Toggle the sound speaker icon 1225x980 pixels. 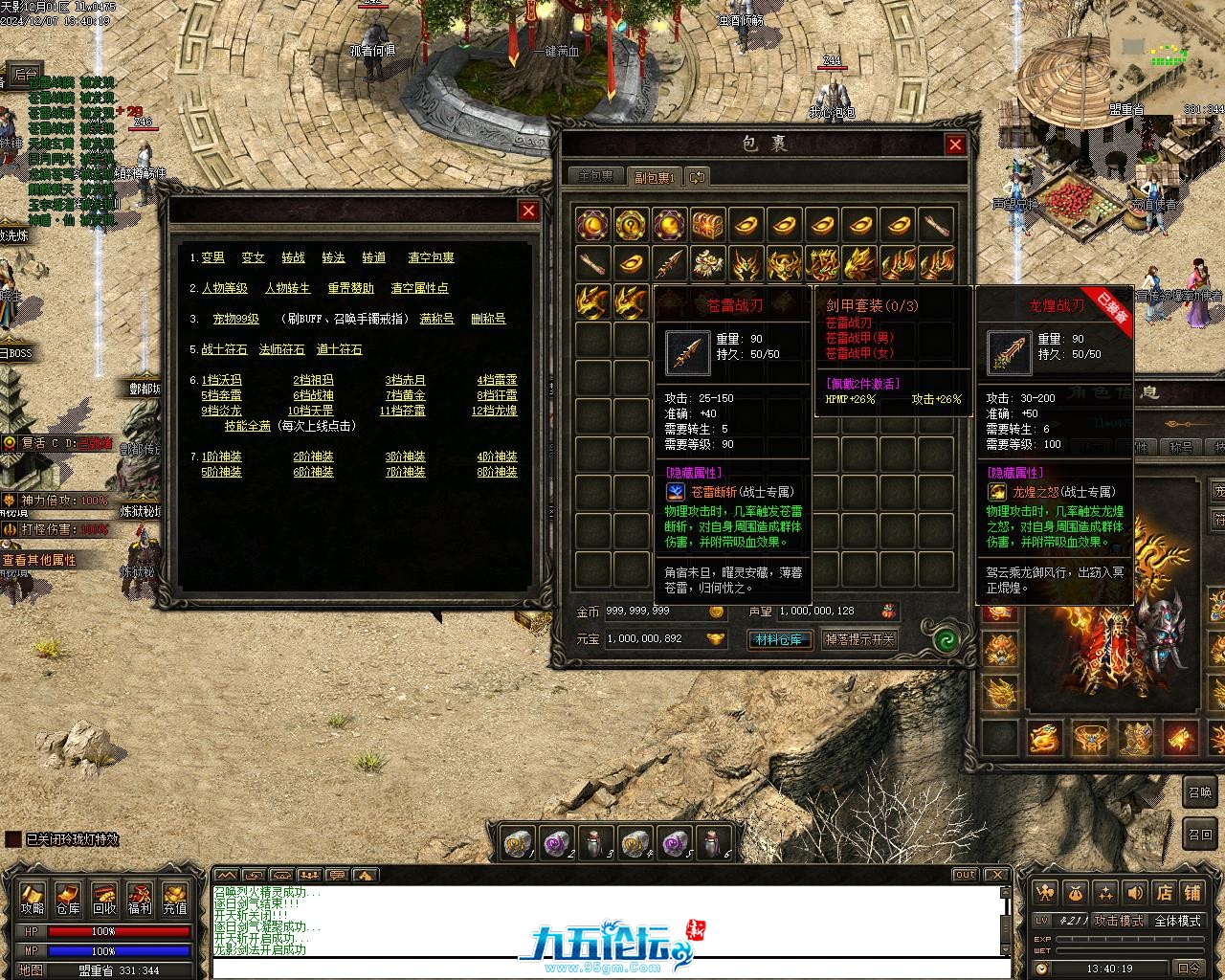pos(1135,893)
